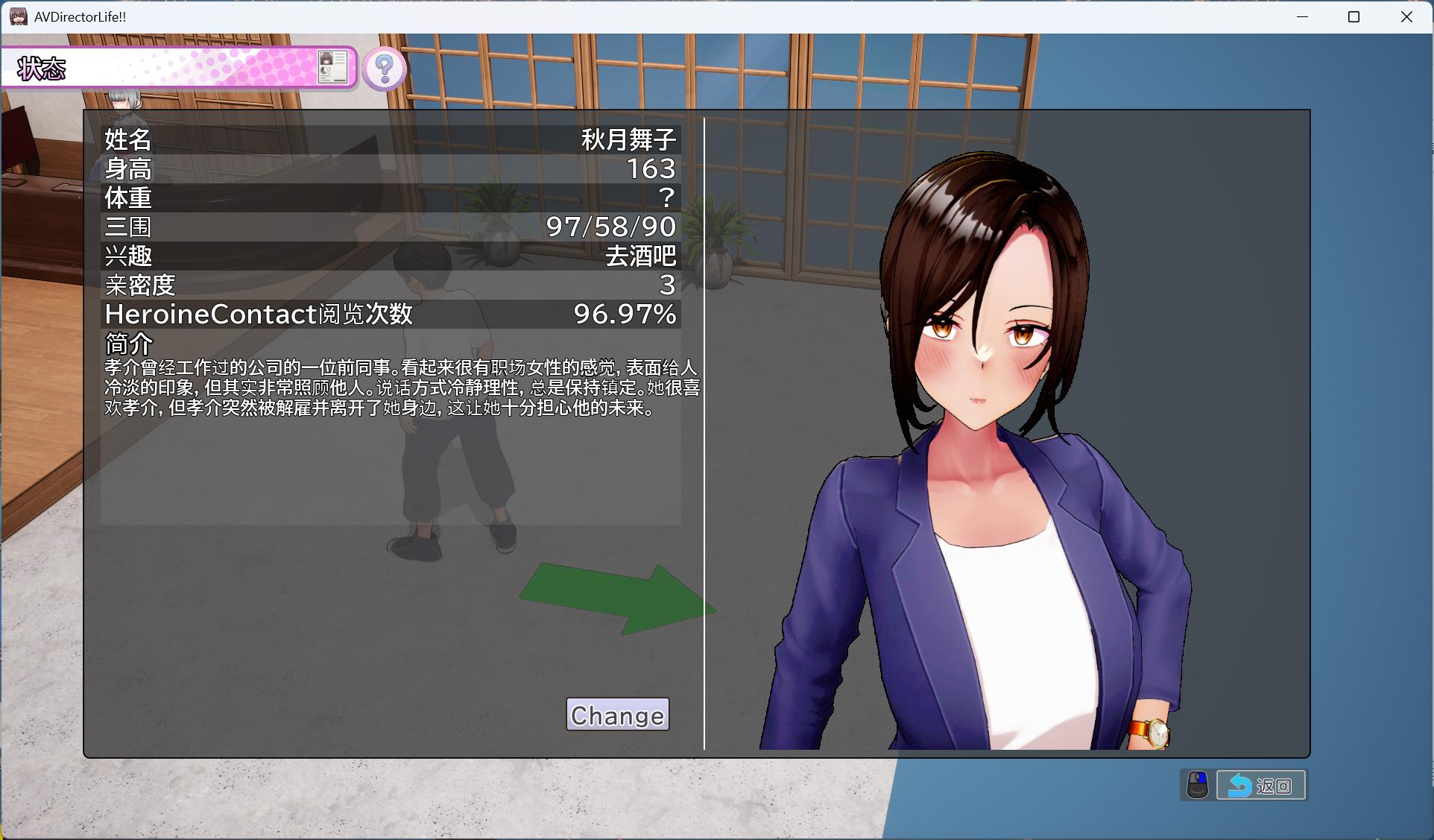
Task: Click the mouse wheel hint icon
Action: 1198,784
